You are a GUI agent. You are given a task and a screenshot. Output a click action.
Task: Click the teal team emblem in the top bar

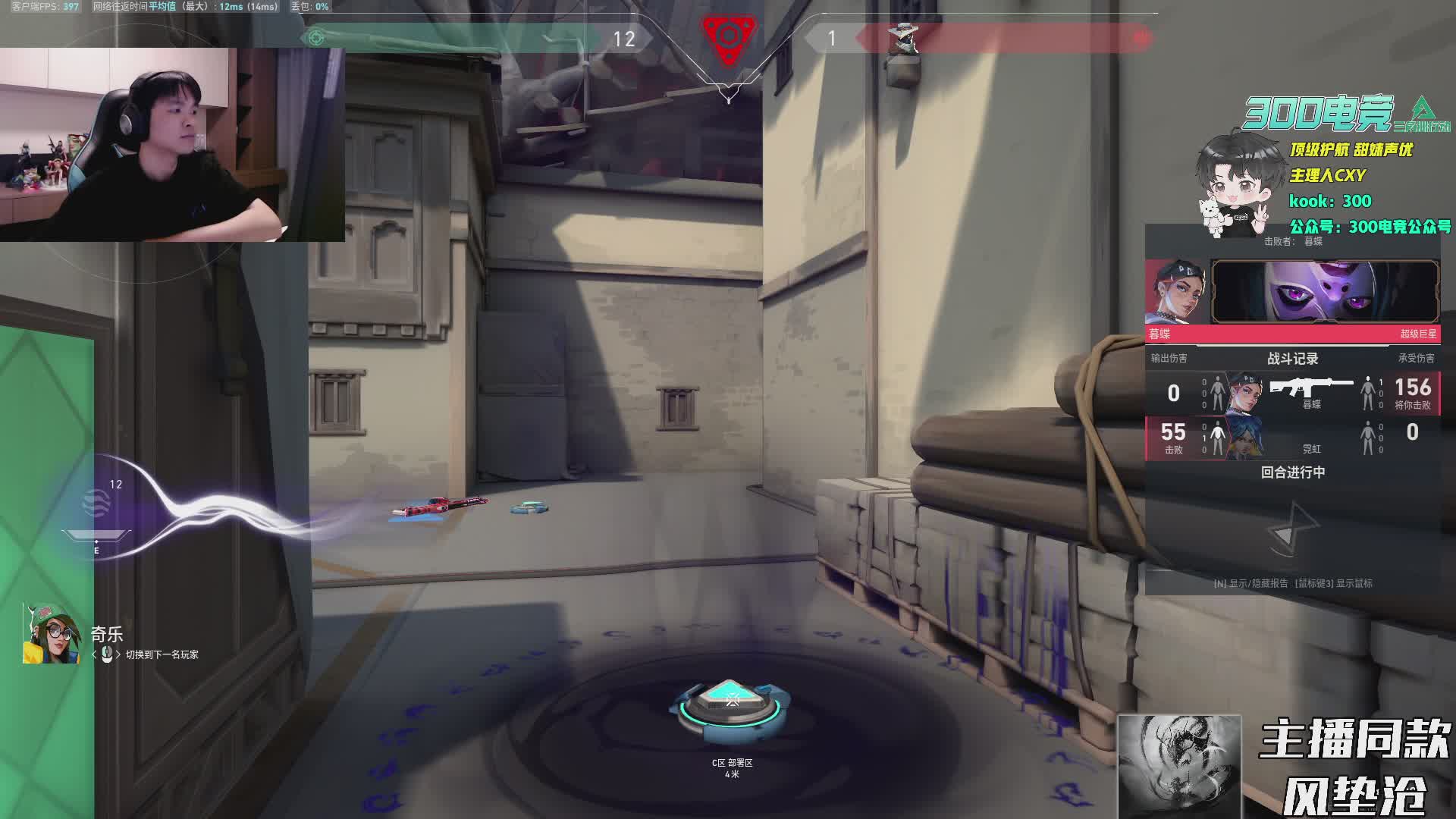click(316, 37)
